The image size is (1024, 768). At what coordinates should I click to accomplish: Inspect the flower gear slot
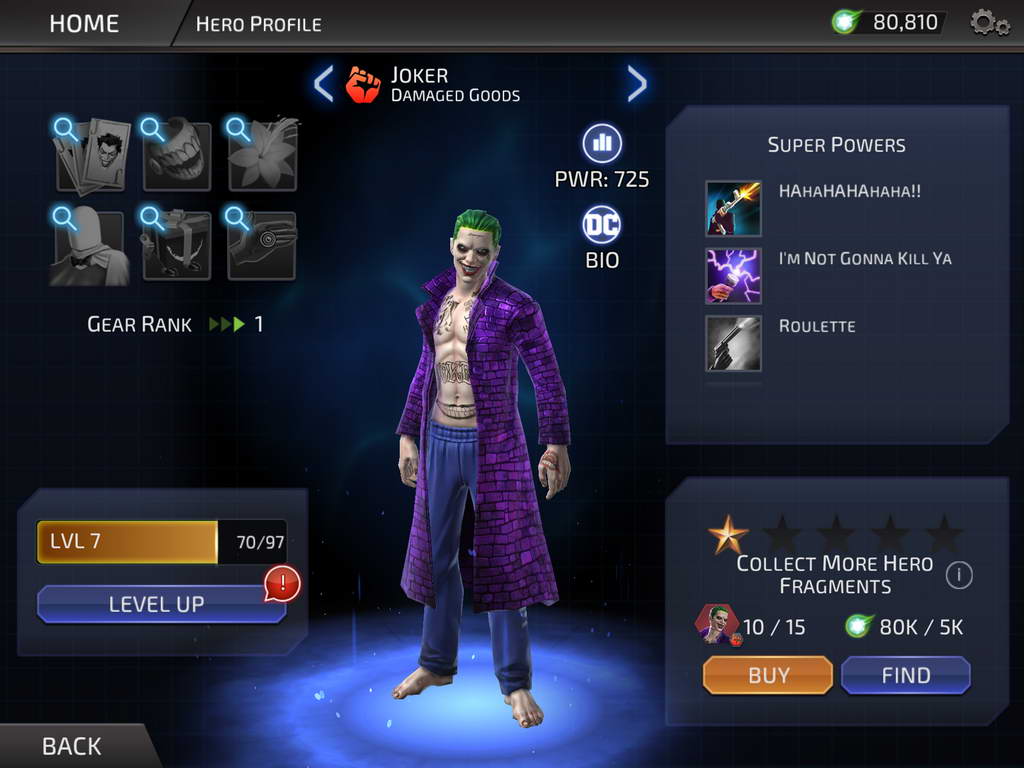tap(262, 155)
